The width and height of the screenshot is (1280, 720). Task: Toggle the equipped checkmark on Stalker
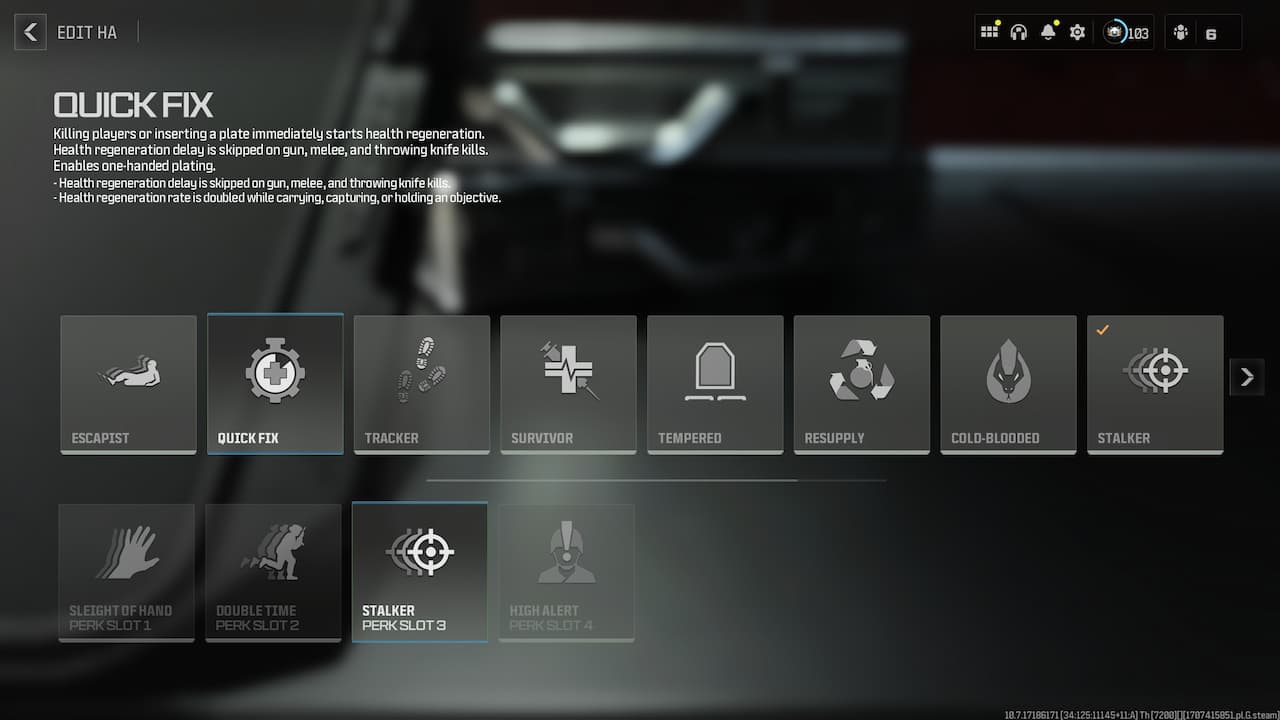(1101, 328)
